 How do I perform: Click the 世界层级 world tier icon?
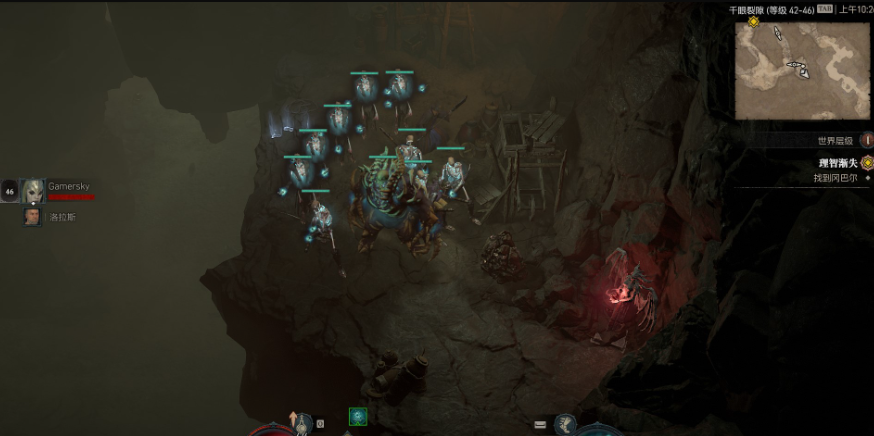866,141
